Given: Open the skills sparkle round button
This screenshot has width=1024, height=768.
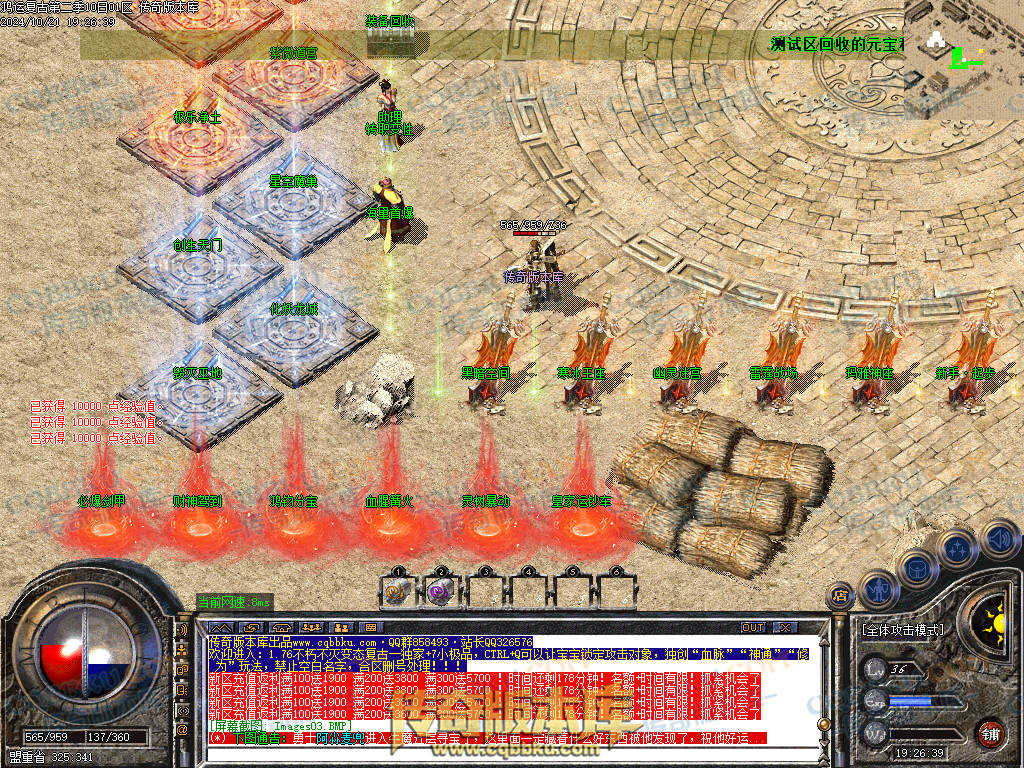Looking at the screenshot, I should [x=956, y=549].
